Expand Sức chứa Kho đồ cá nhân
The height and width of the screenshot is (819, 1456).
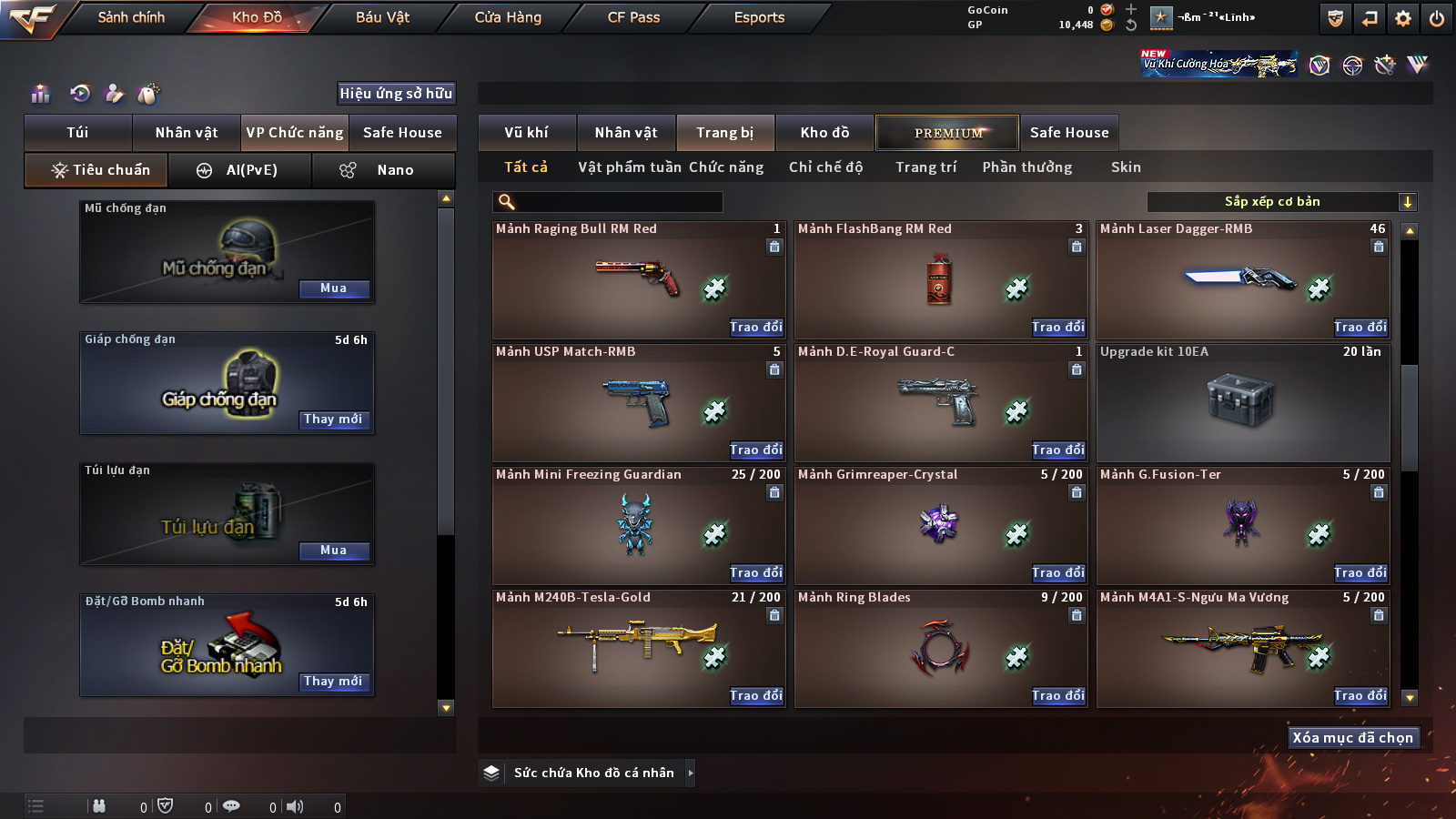tap(691, 773)
